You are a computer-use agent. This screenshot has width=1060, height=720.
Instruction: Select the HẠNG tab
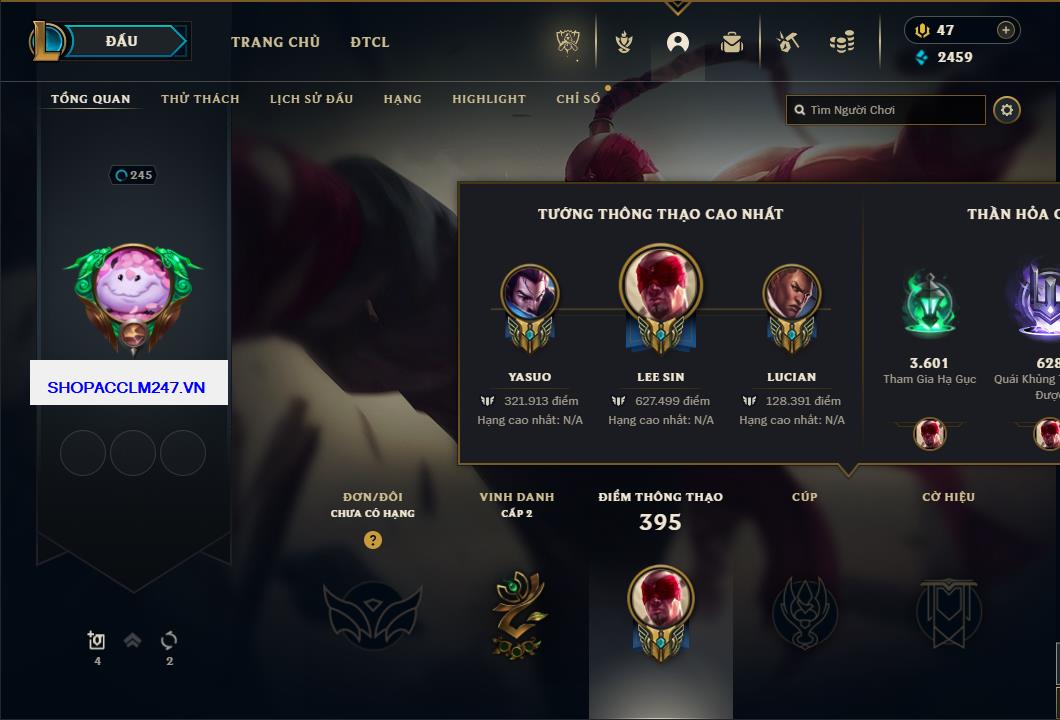[x=402, y=99]
